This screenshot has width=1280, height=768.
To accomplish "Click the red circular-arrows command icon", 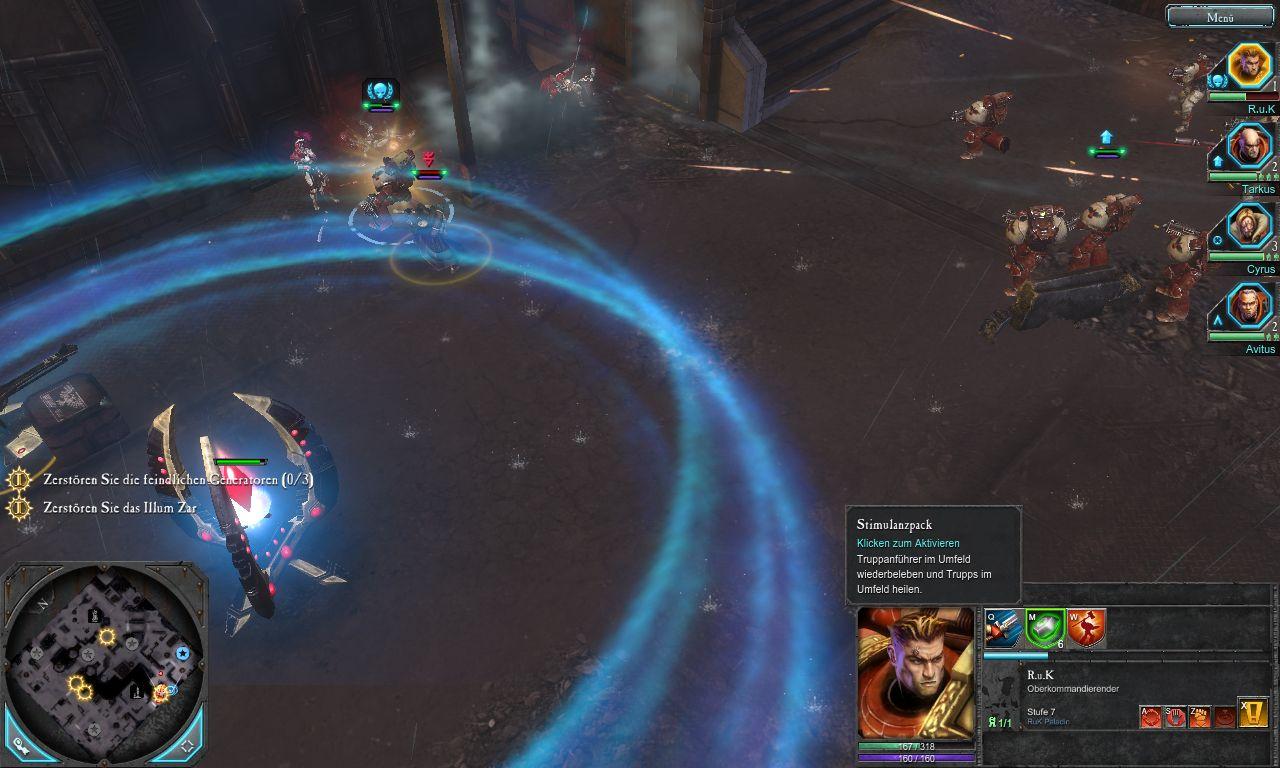I will [x=1151, y=716].
